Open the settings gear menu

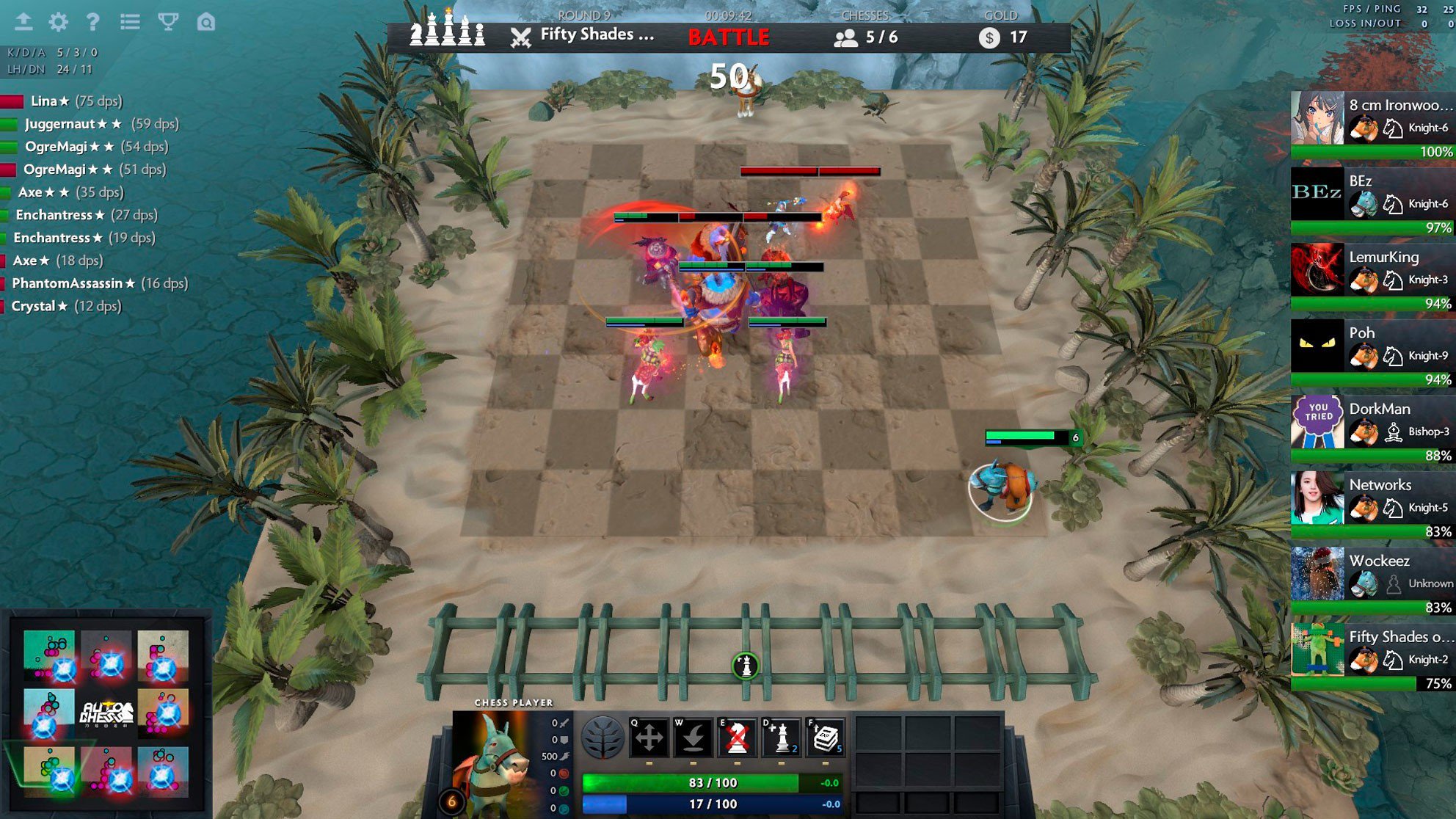[x=58, y=22]
